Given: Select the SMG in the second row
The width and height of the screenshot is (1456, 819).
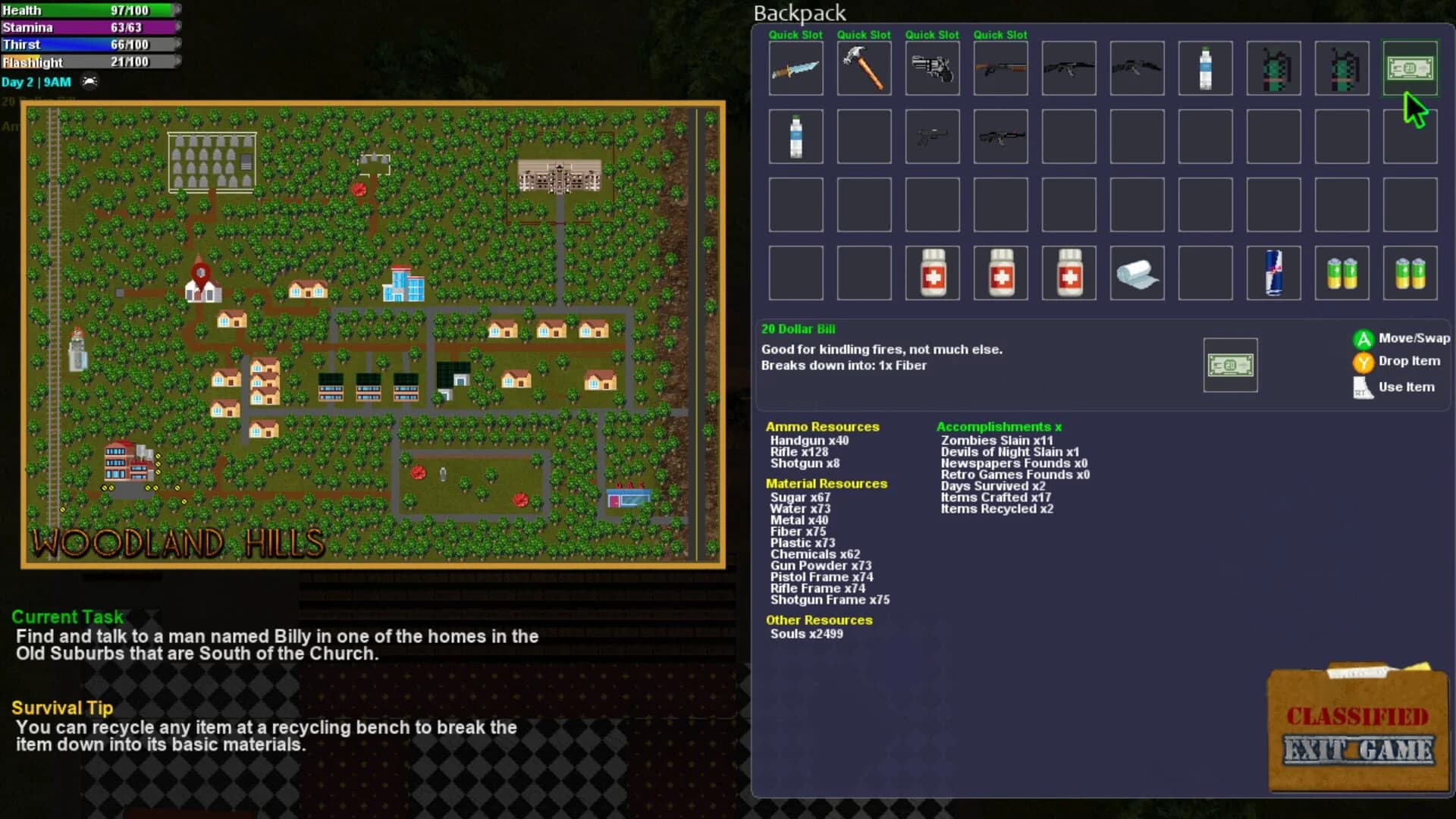Looking at the screenshot, I should coord(932,136).
